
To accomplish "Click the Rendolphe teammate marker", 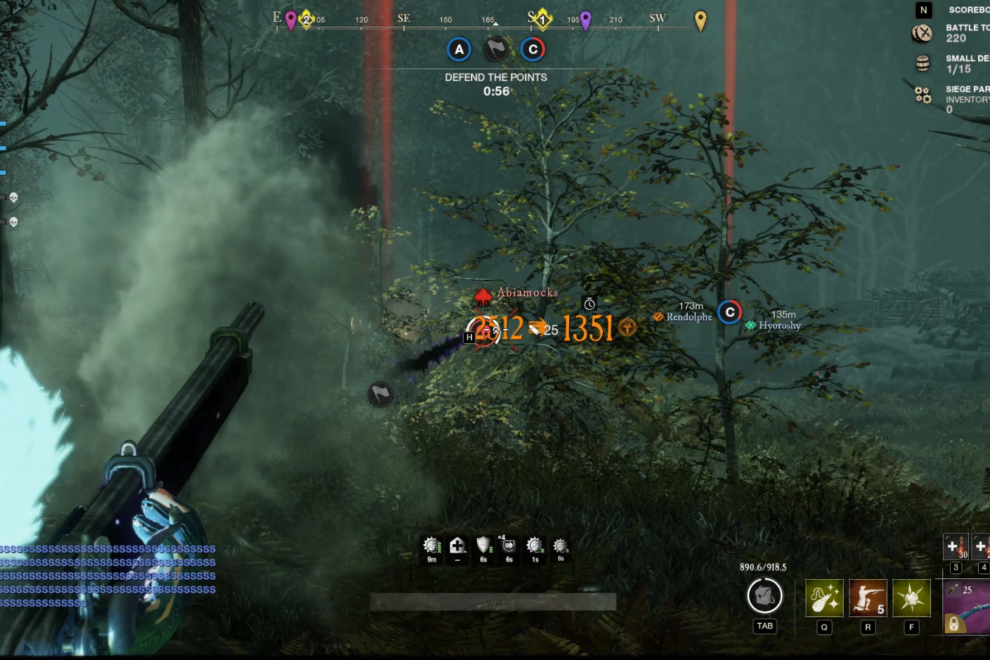I will [659, 317].
